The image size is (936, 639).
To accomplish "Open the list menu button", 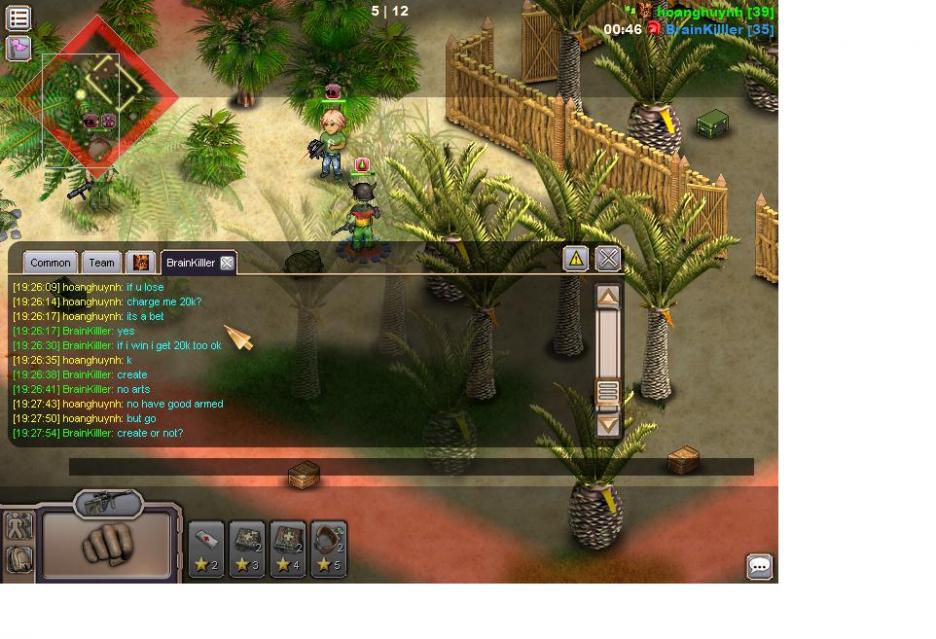I will (x=18, y=17).
